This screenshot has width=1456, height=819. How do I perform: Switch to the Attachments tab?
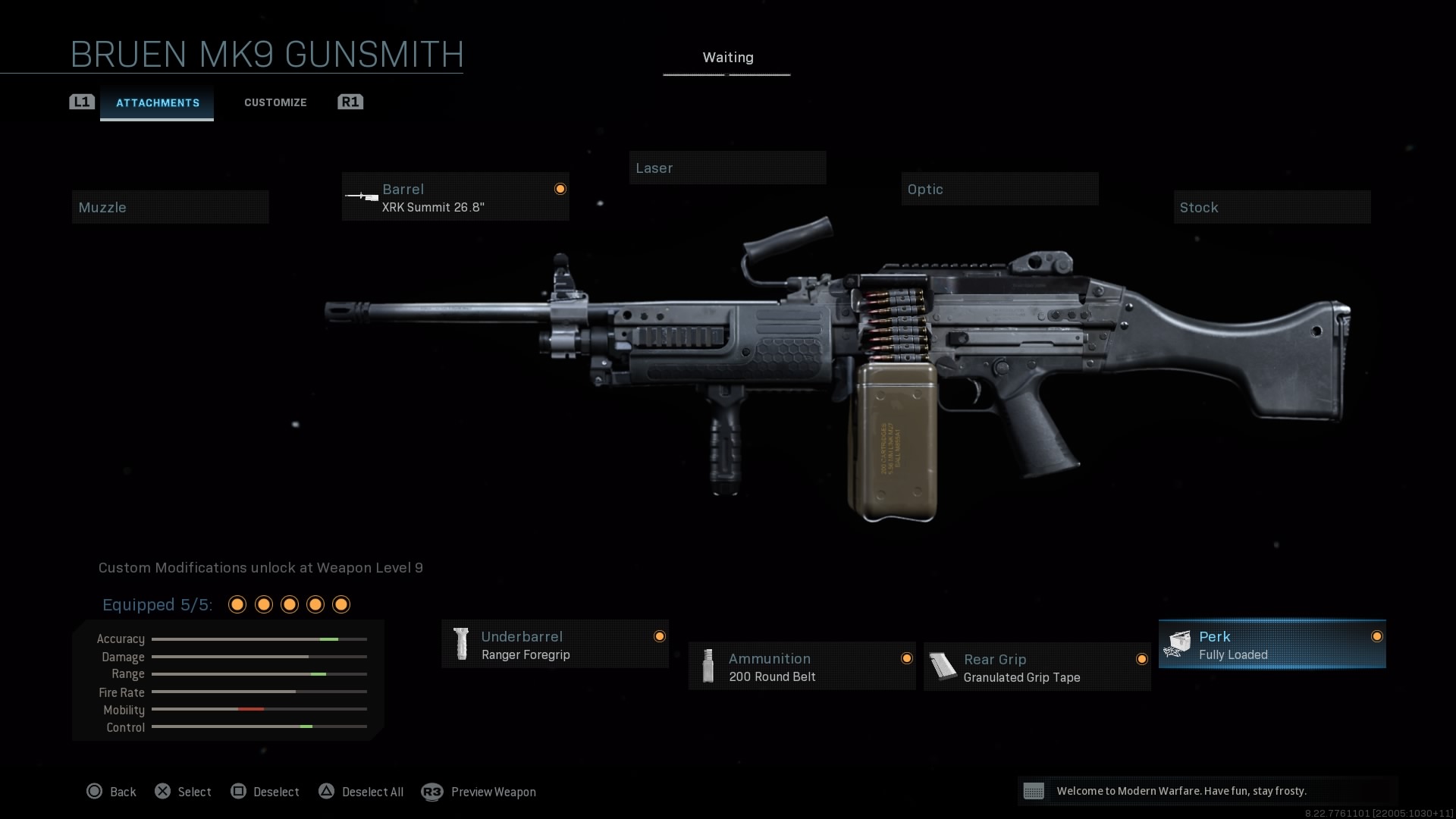pos(157,103)
